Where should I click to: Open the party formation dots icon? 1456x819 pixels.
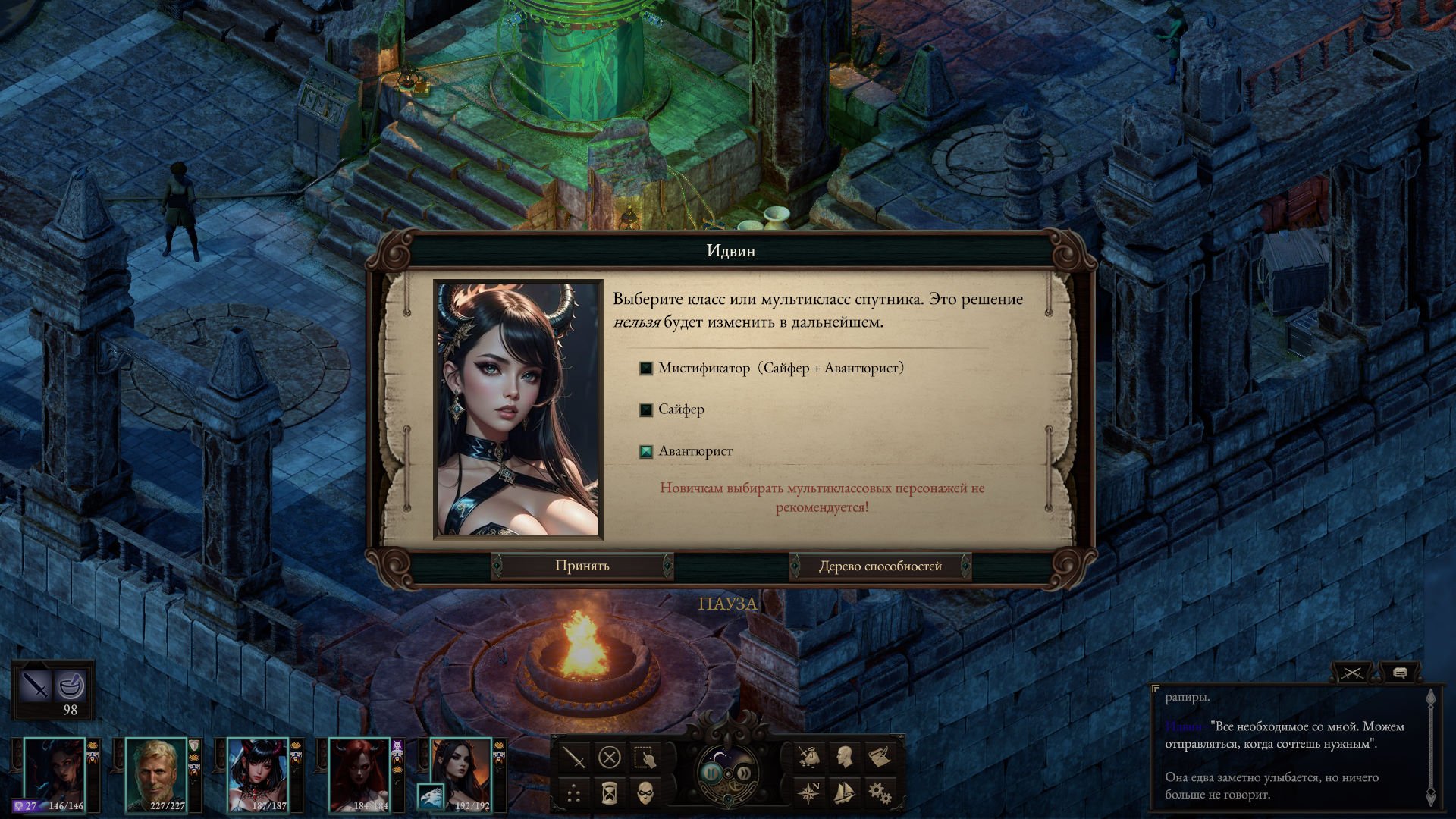[x=574, y=793]
